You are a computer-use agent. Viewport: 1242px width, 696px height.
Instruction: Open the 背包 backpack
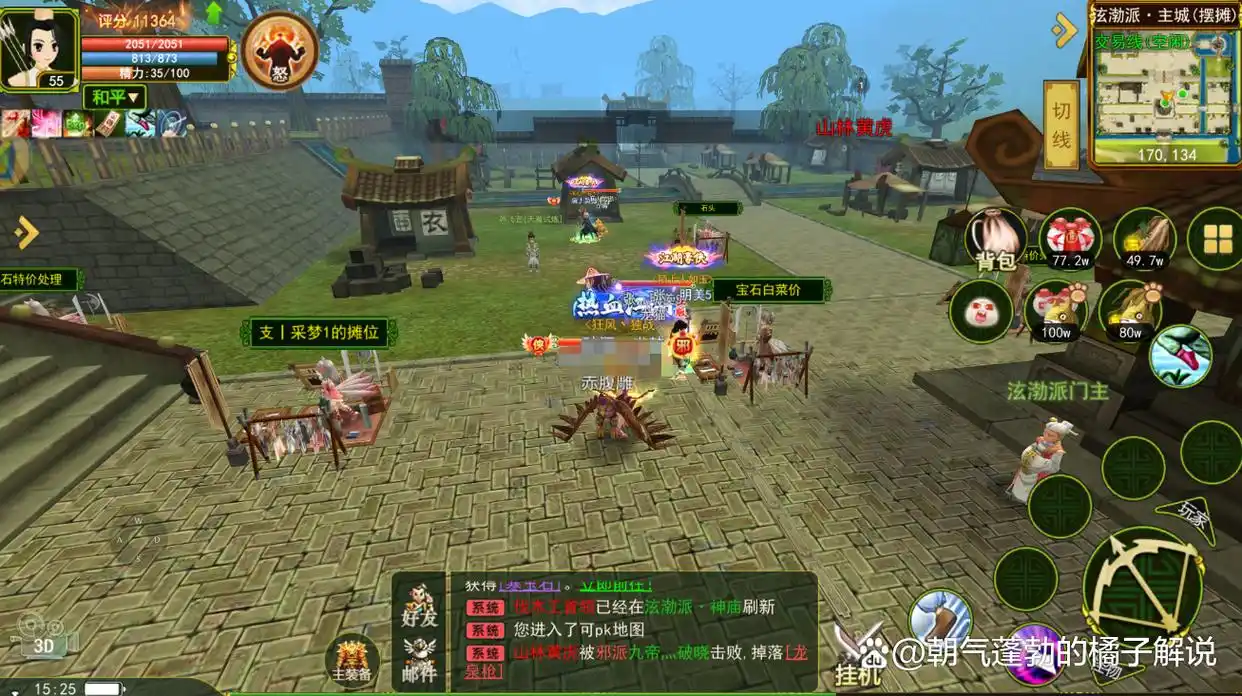point(995,240)
